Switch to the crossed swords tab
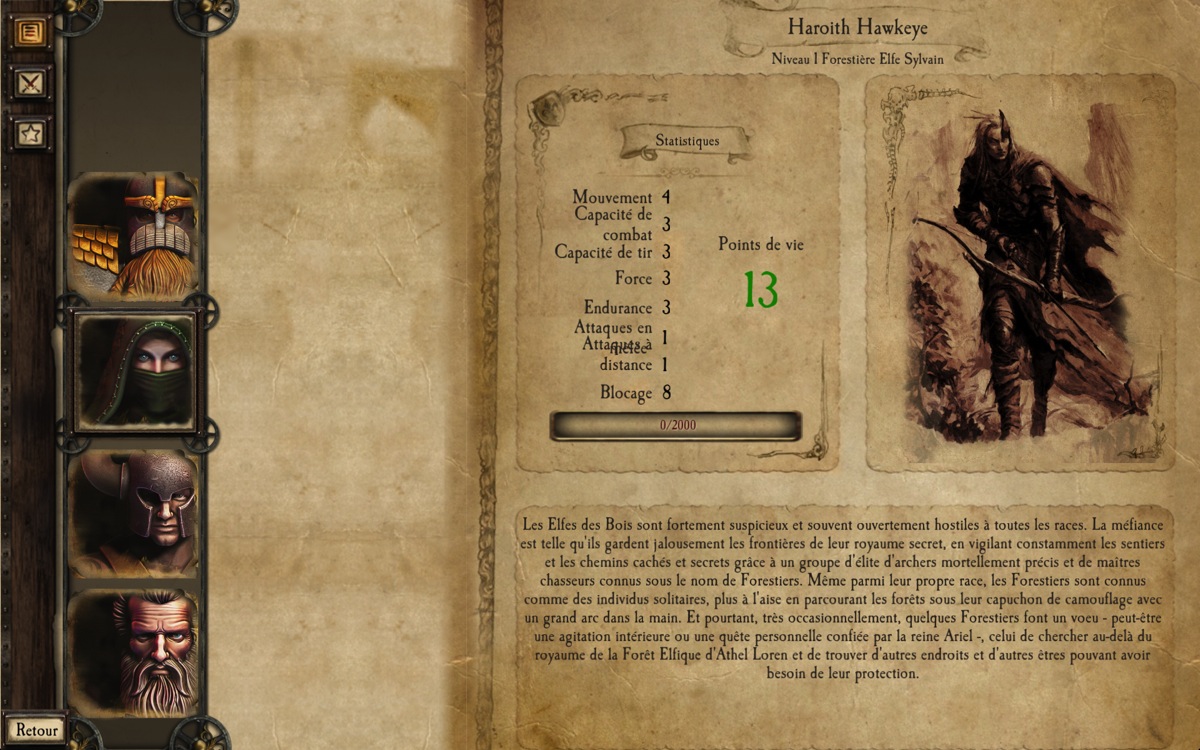 (30, 82)
